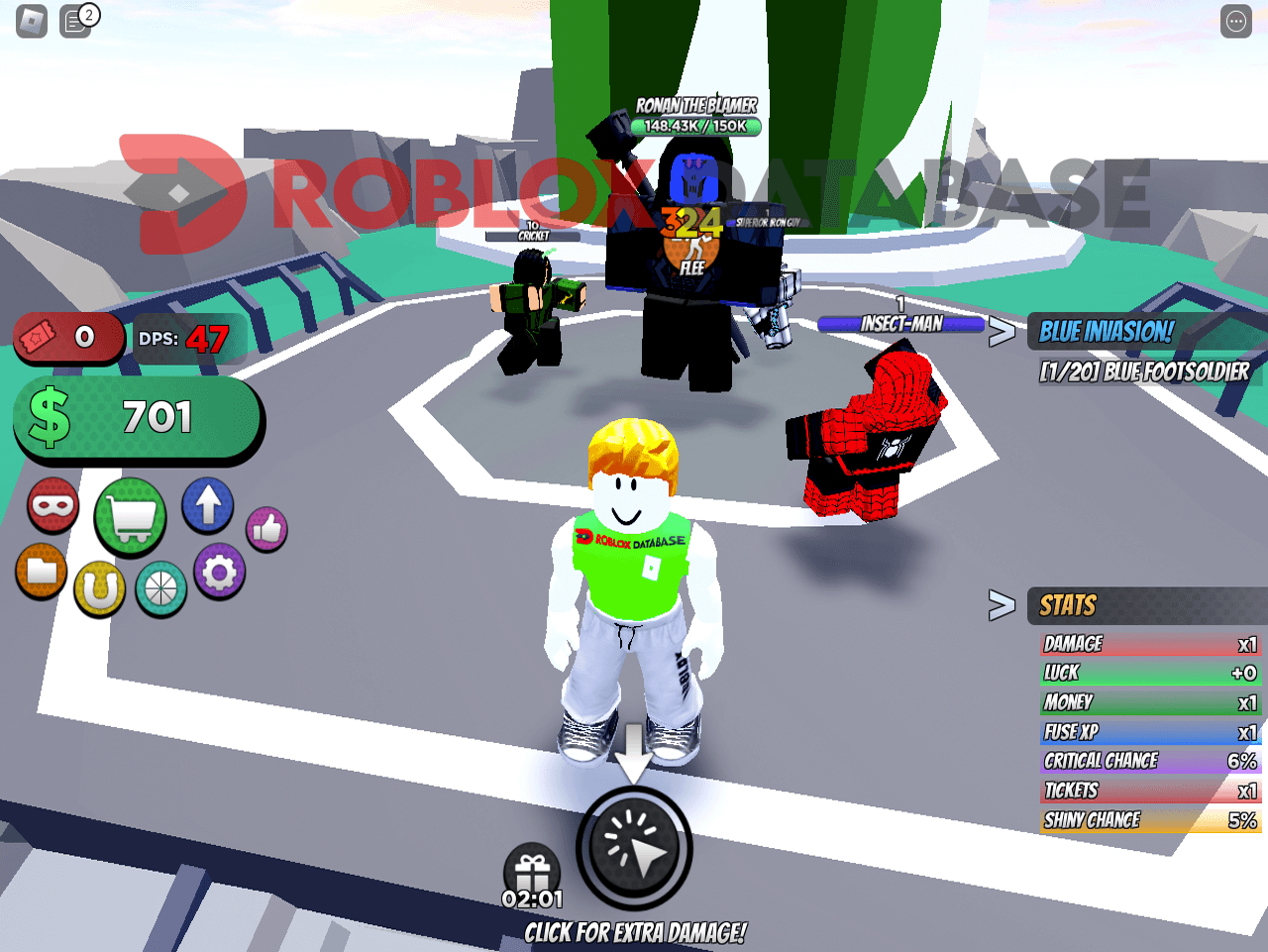Select the Blue Invasion title banner
1268x952 pixels.
tap(1105, 334)
